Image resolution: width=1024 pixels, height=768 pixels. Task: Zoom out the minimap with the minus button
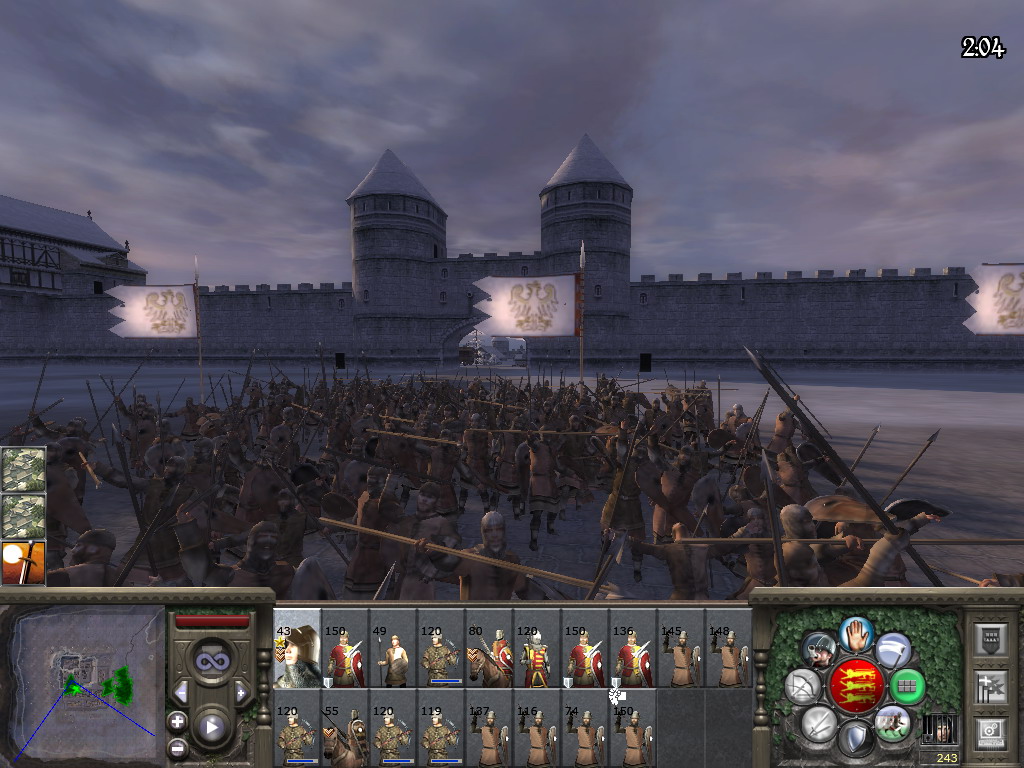point(177,747)
